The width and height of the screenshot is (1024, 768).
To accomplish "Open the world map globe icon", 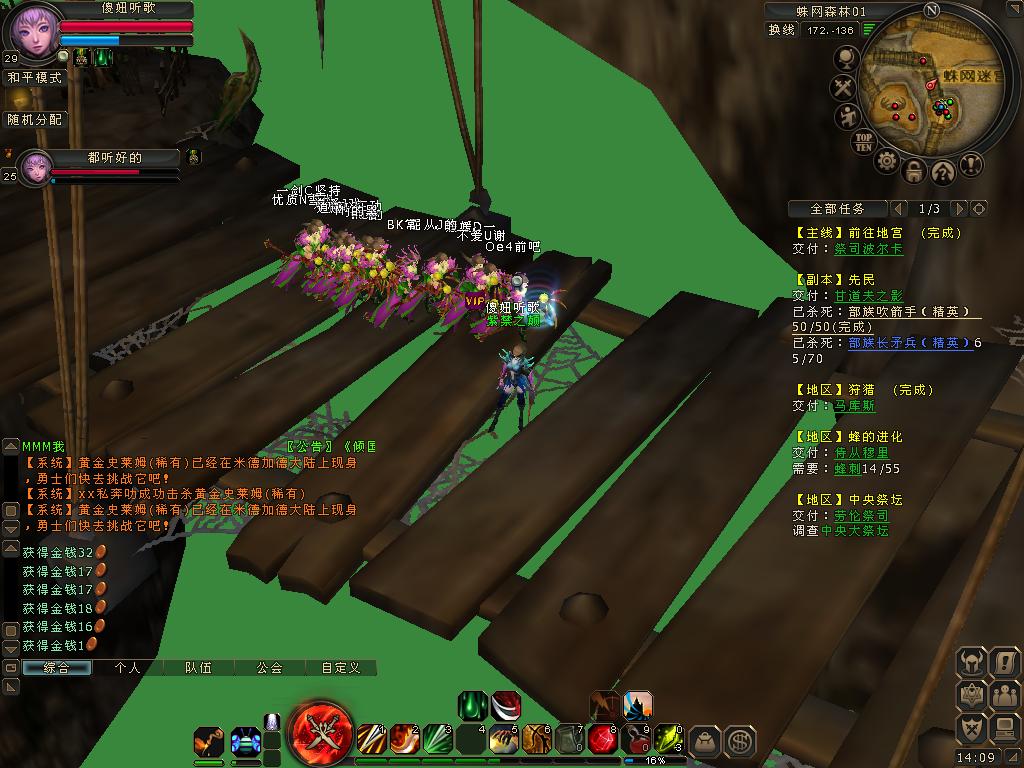I will 846,60.
